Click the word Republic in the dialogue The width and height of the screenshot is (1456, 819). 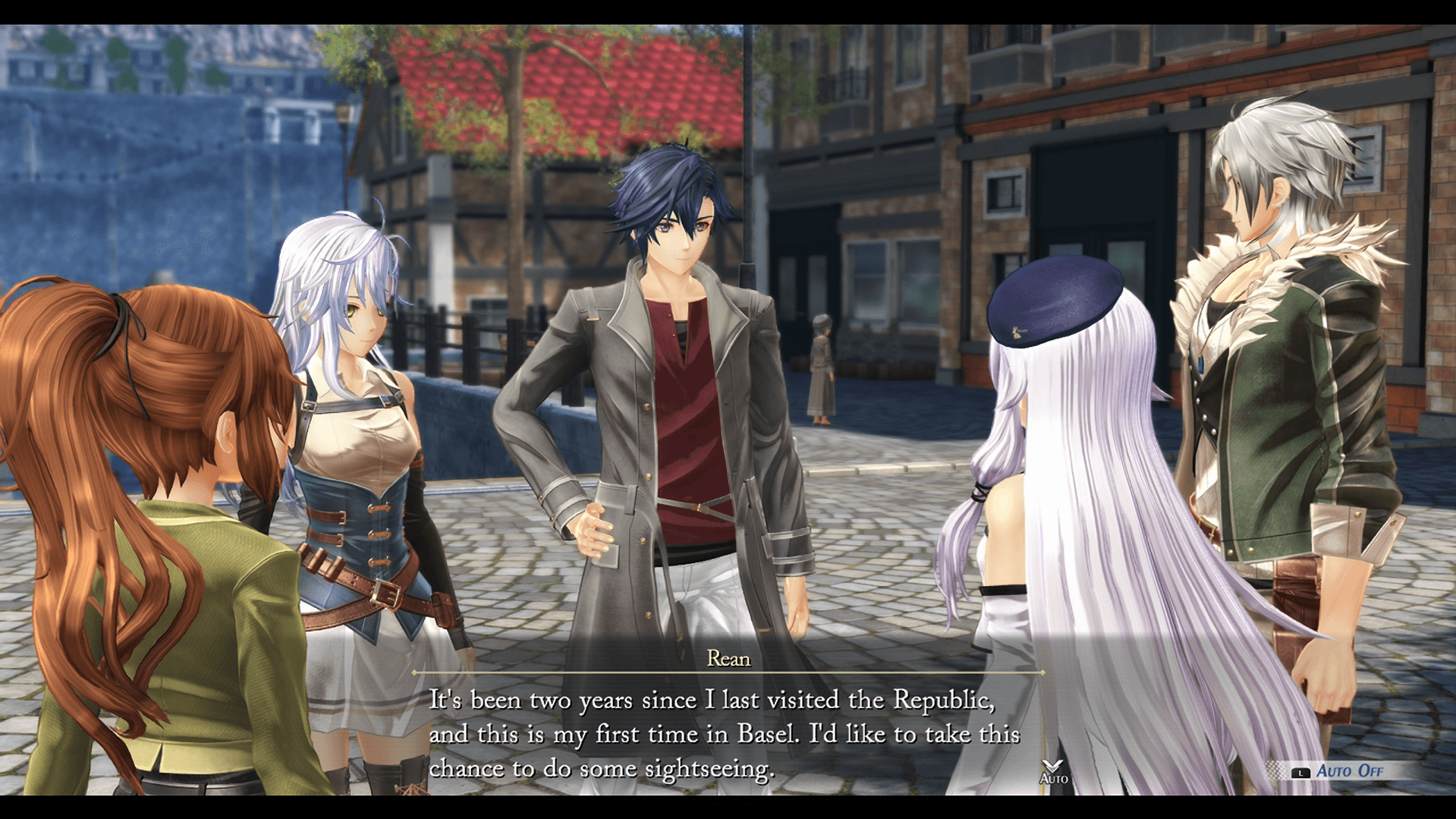[x=941, y=699]
